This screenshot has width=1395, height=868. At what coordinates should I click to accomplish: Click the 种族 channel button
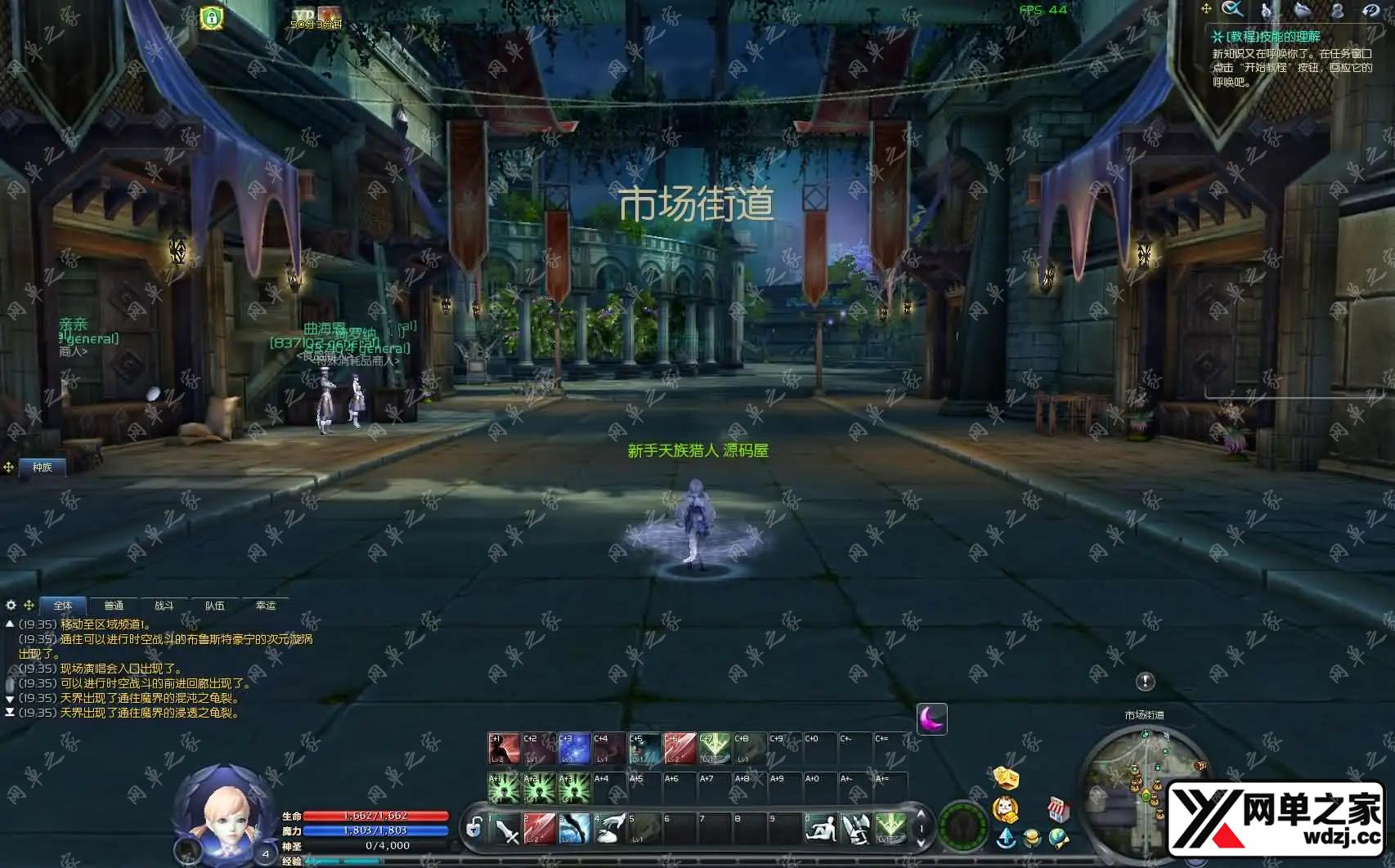click(42, 468)
